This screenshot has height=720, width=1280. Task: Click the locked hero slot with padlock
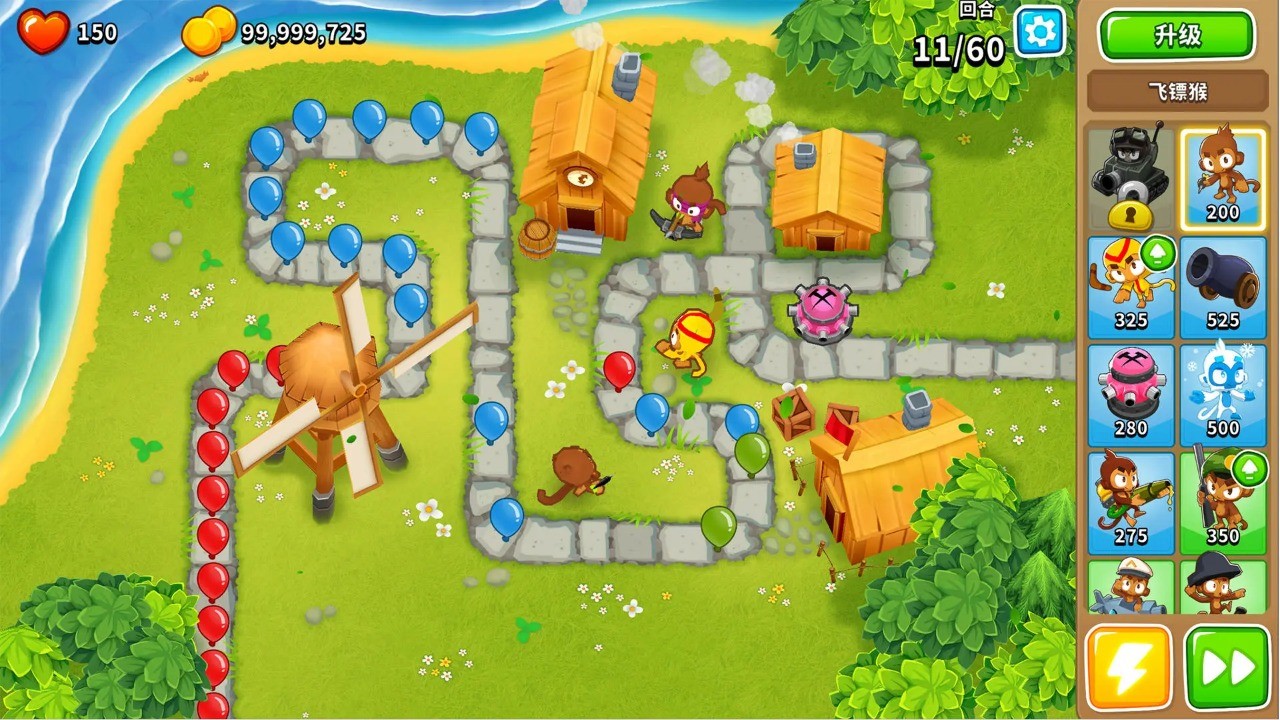tap(1131, 175)
